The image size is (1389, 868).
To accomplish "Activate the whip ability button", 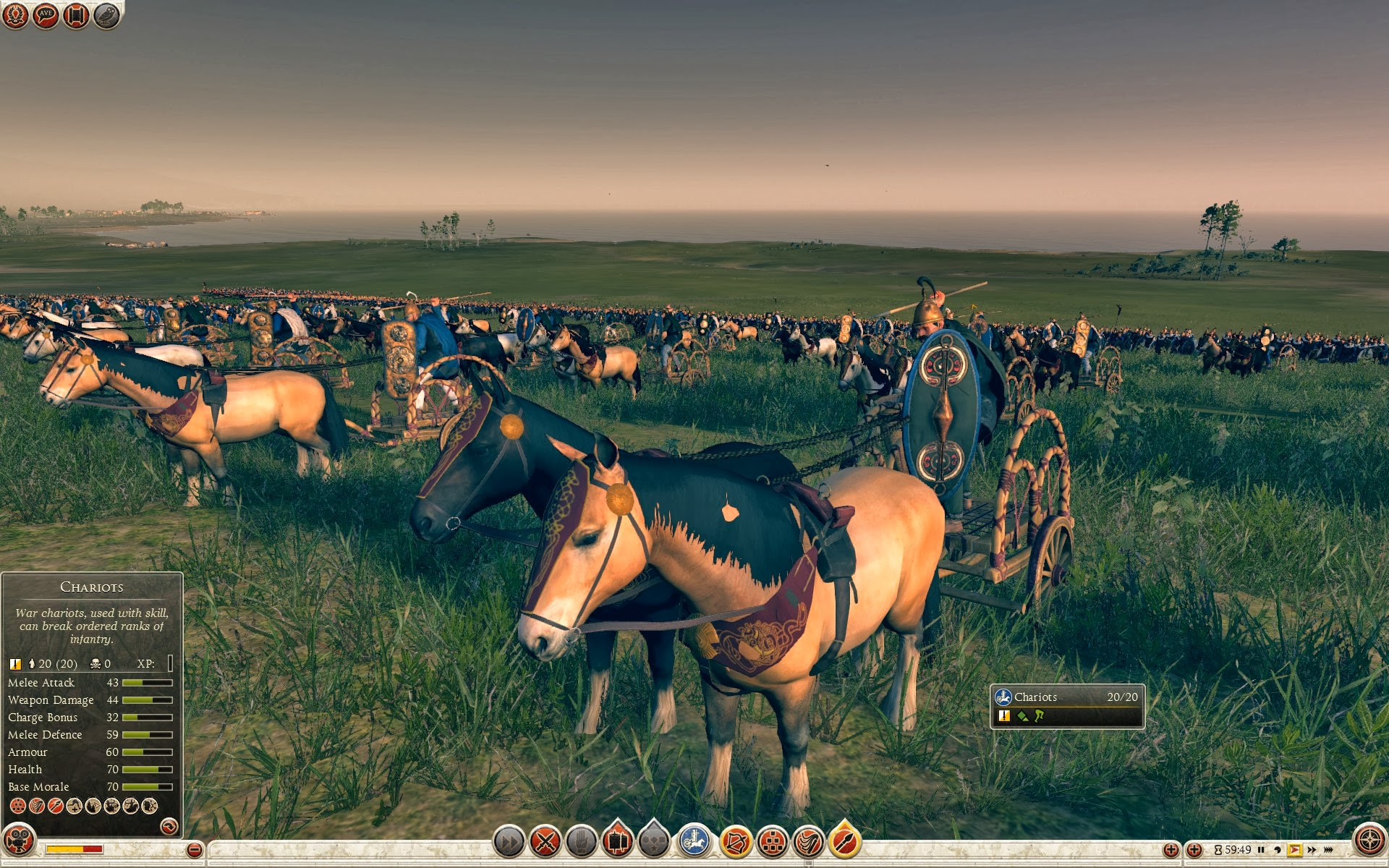I will point(808,842).
